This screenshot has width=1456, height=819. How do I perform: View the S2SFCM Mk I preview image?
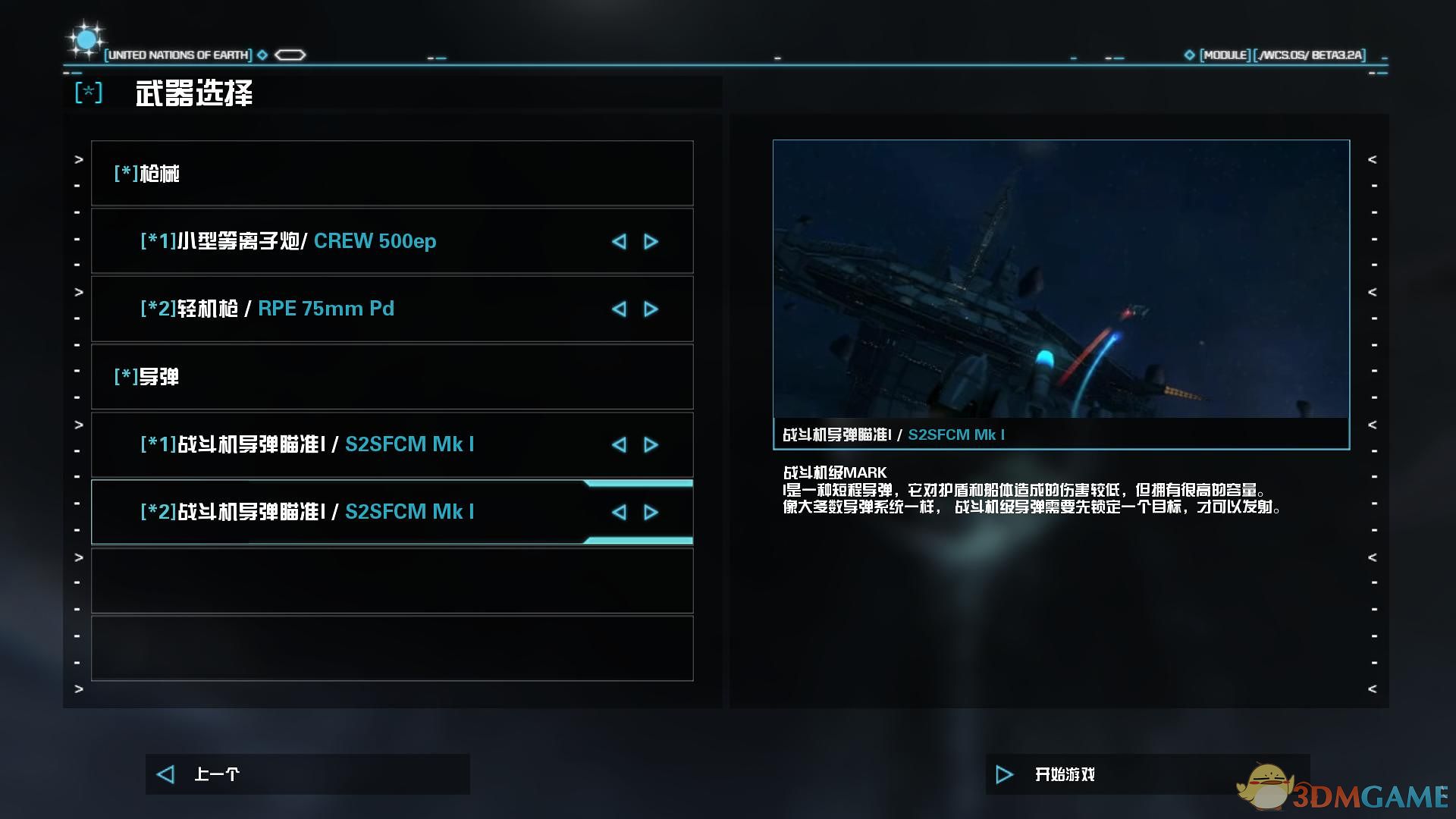click(x=1061, y=279)
